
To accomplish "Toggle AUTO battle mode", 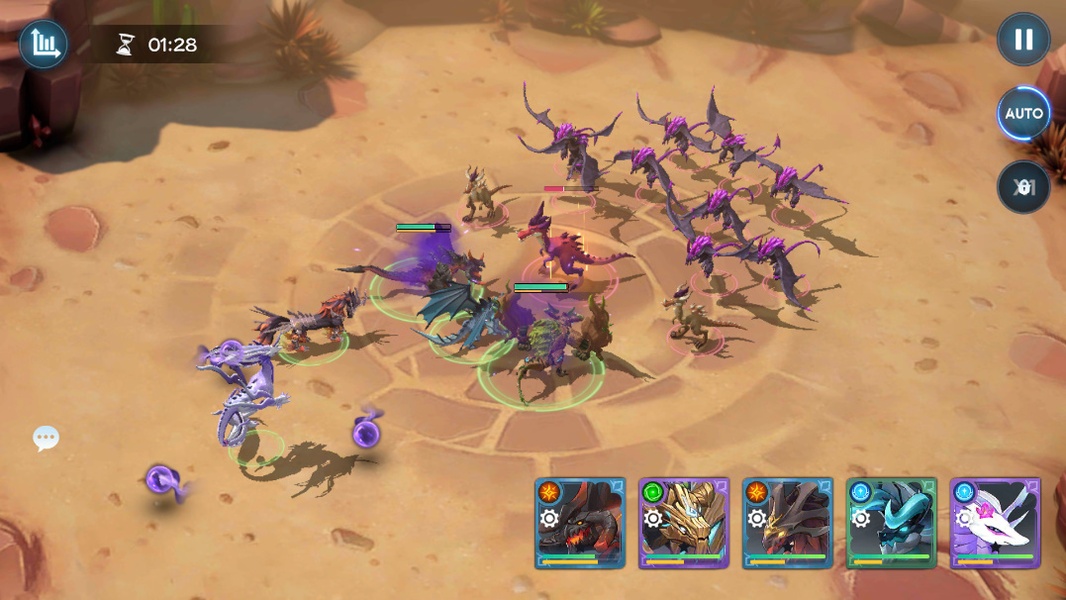I will coord(1023,113).
